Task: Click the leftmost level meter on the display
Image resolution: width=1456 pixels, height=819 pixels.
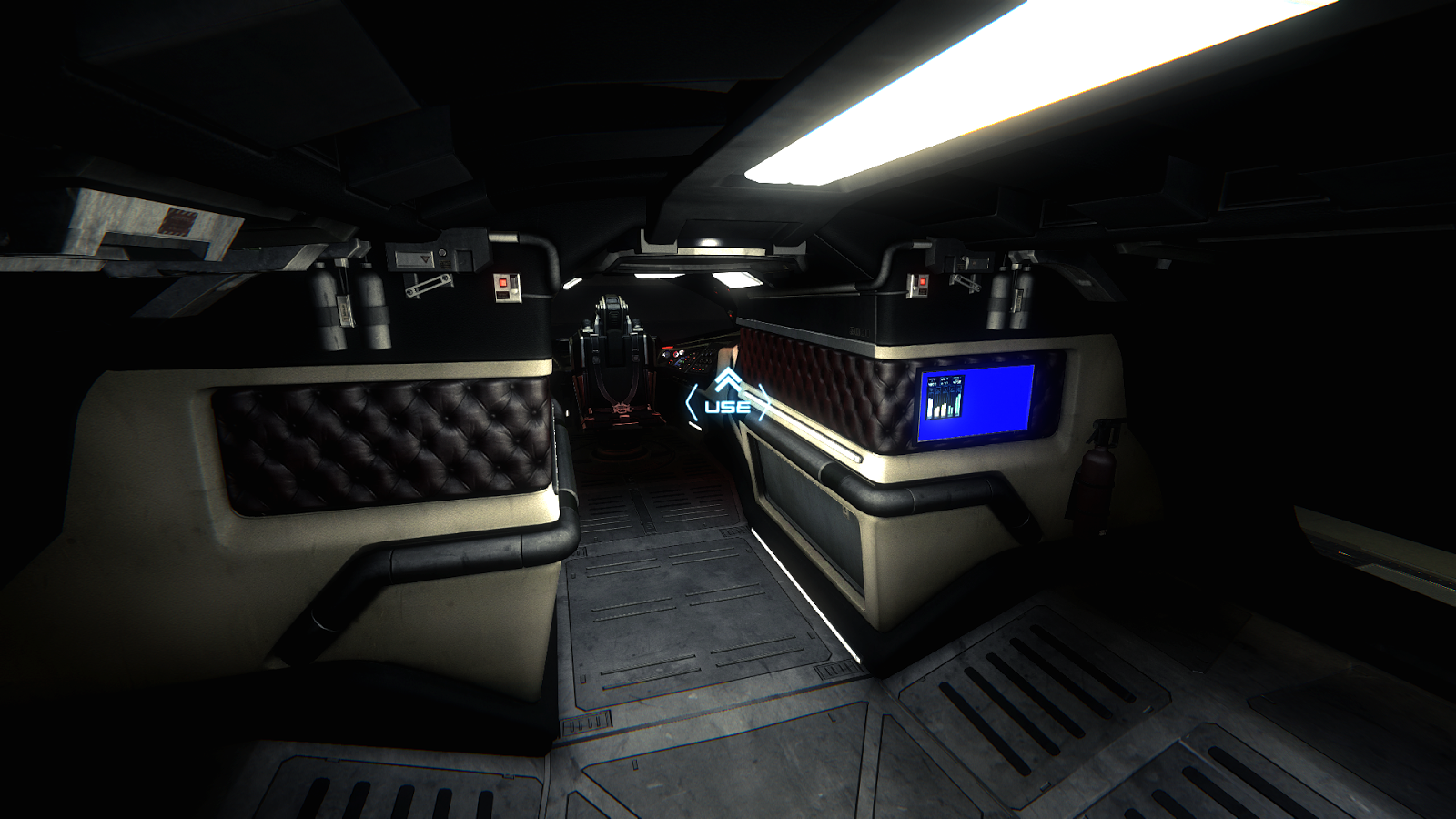Action: 930,405
